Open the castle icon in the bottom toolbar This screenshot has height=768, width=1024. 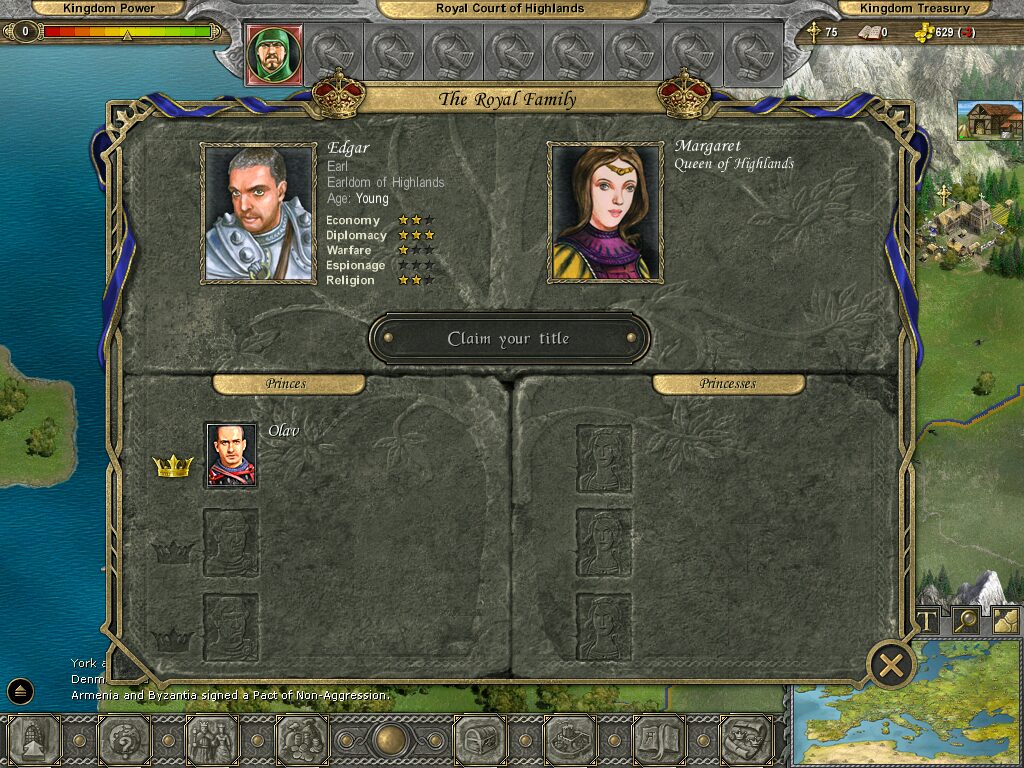coord(570,741)
